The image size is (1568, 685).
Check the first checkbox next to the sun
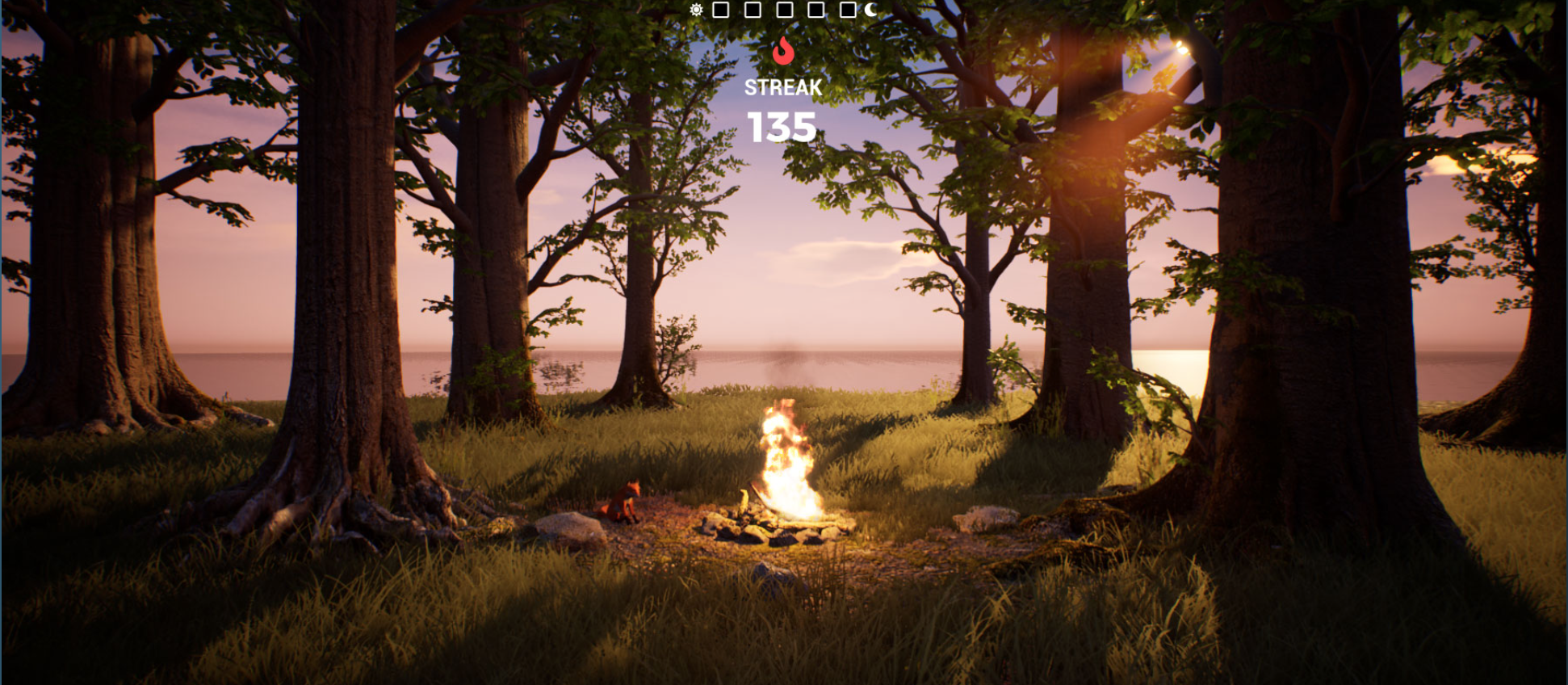point(720,10)
